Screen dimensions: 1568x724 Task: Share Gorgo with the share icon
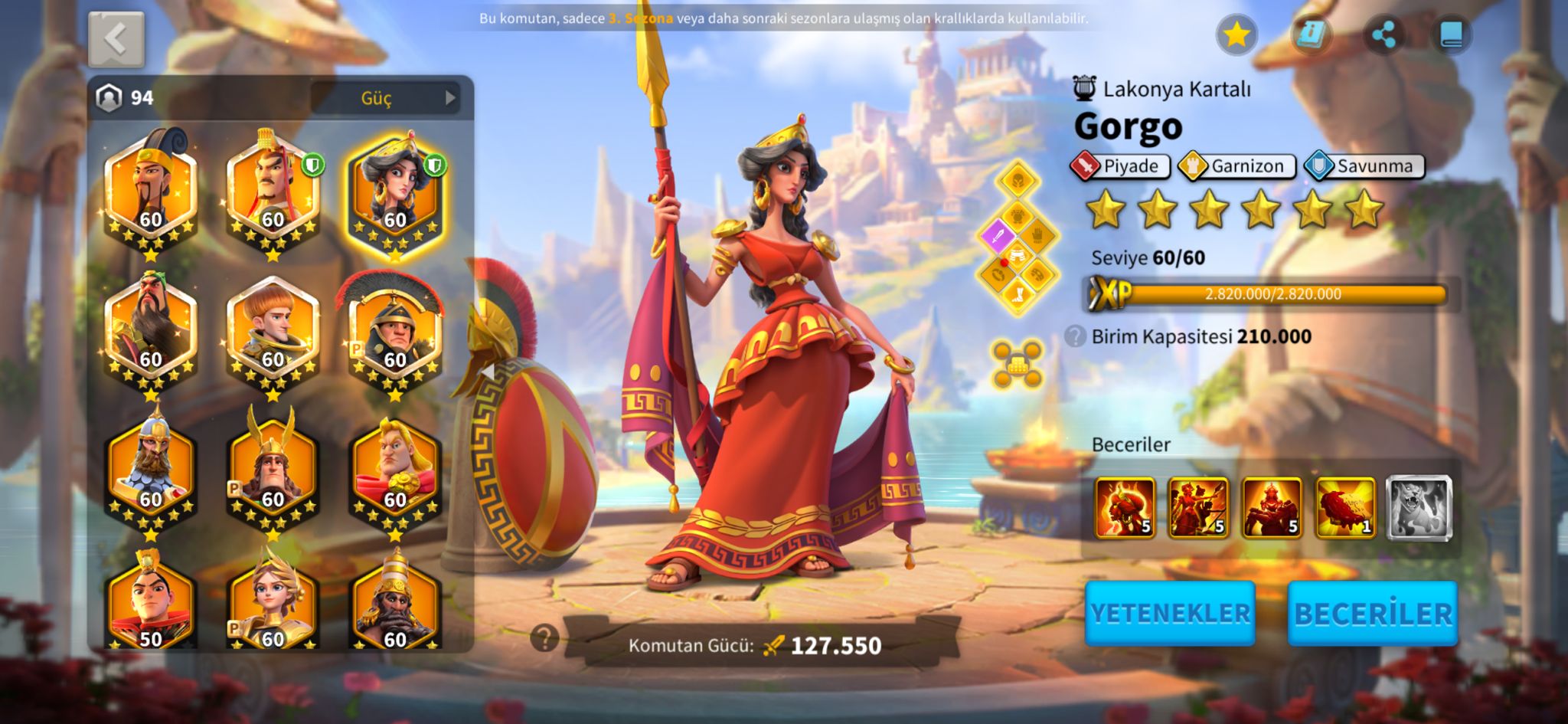click(x=1383, y=34)
